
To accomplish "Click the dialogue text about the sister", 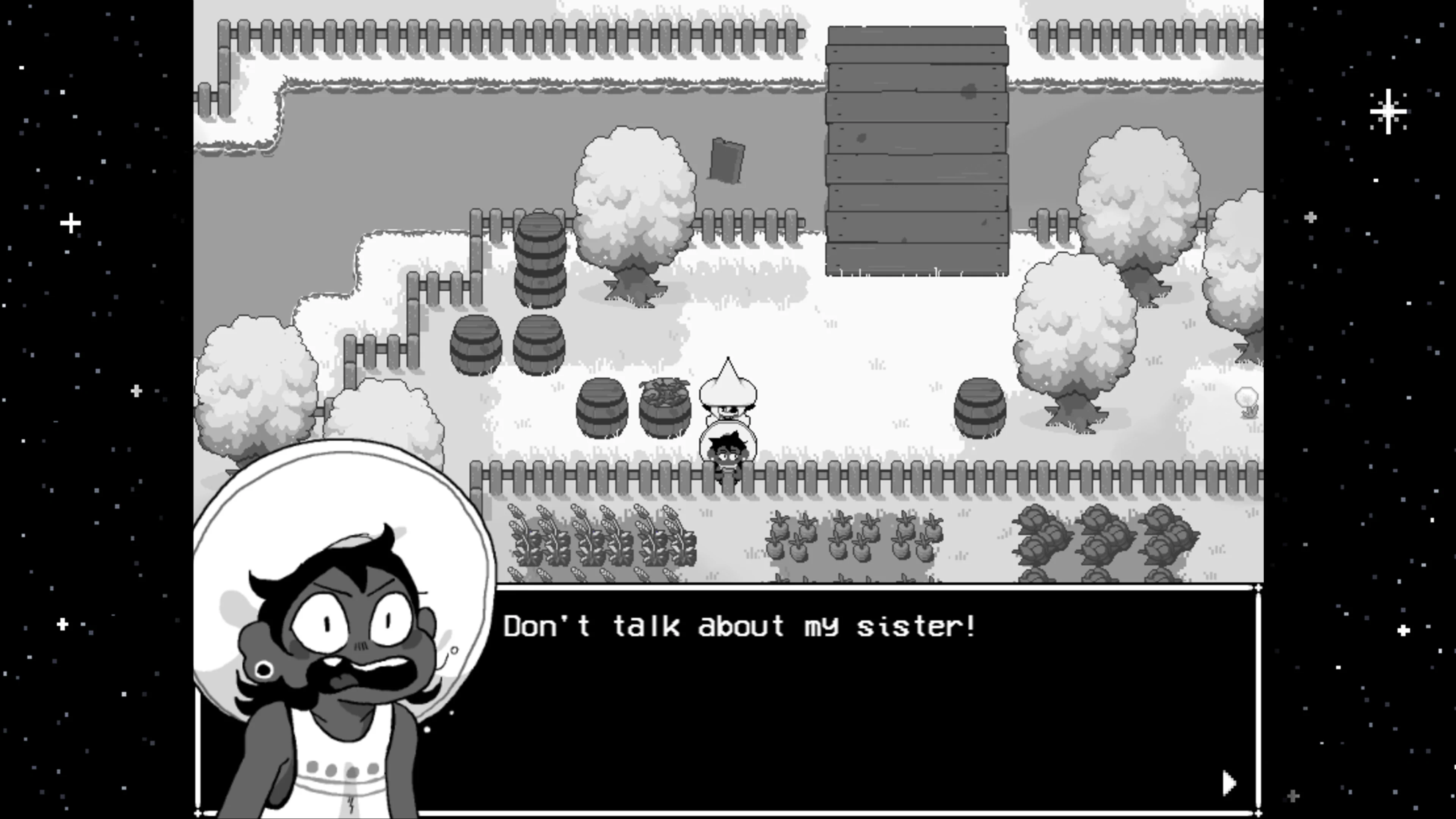I will point(741,624).
